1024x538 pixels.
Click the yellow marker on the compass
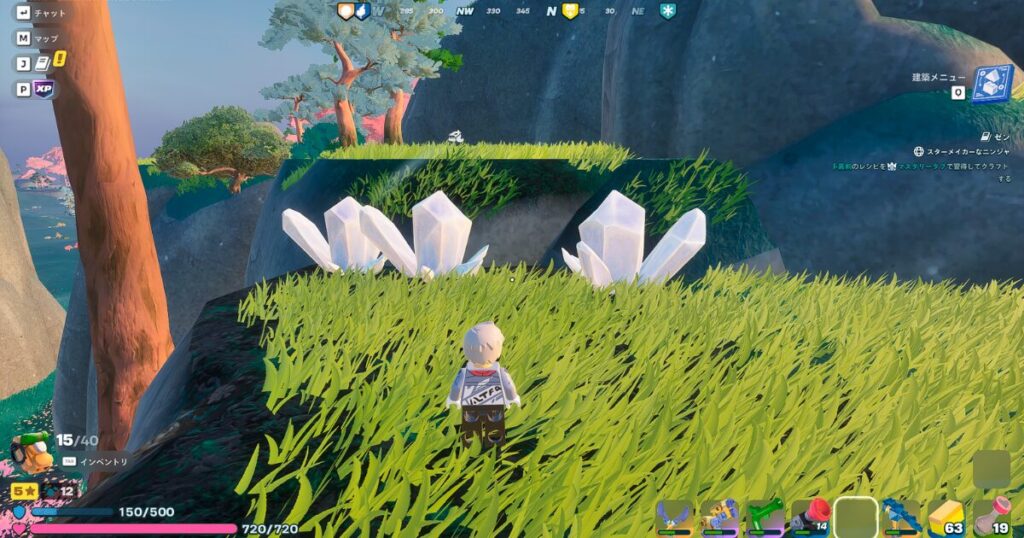570,11
